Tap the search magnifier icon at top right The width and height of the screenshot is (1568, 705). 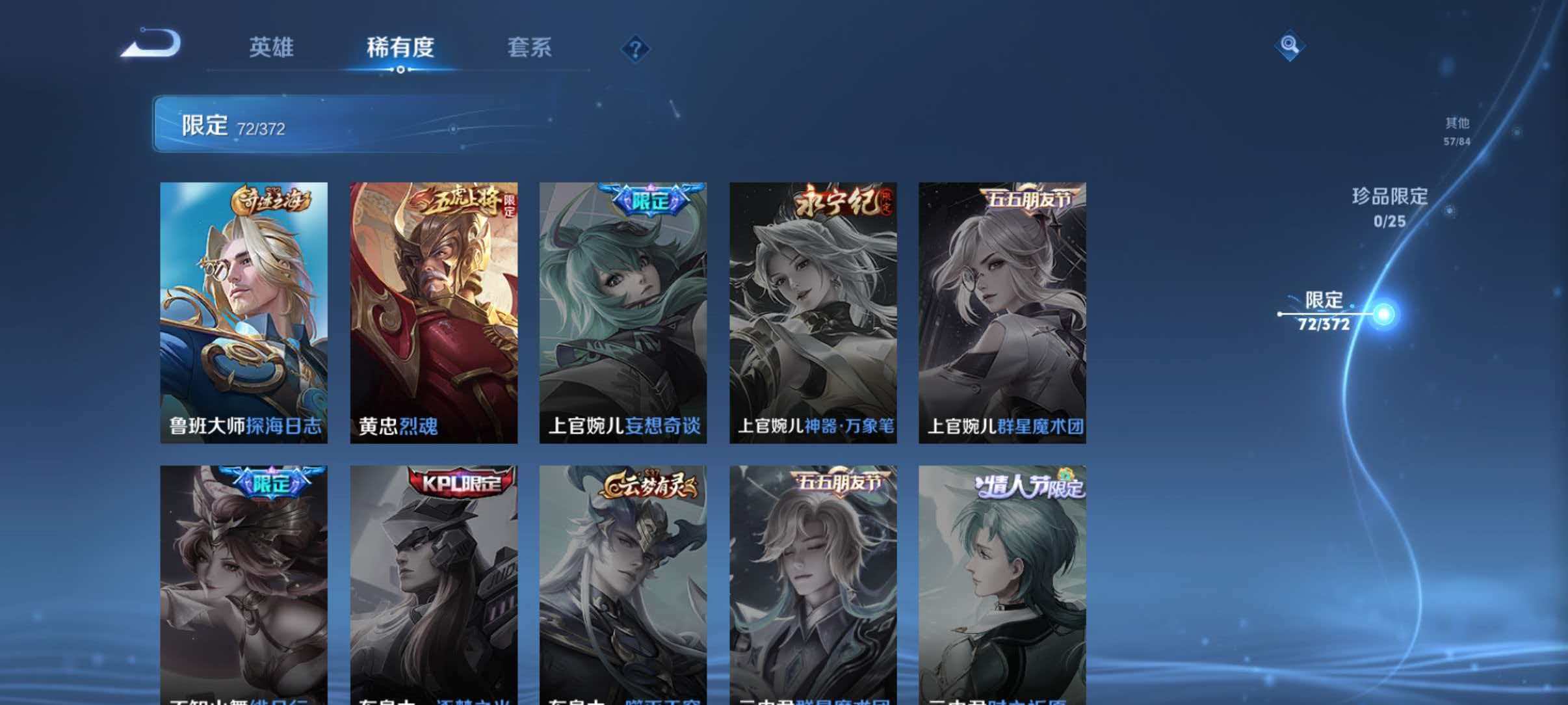[1290, 46]
